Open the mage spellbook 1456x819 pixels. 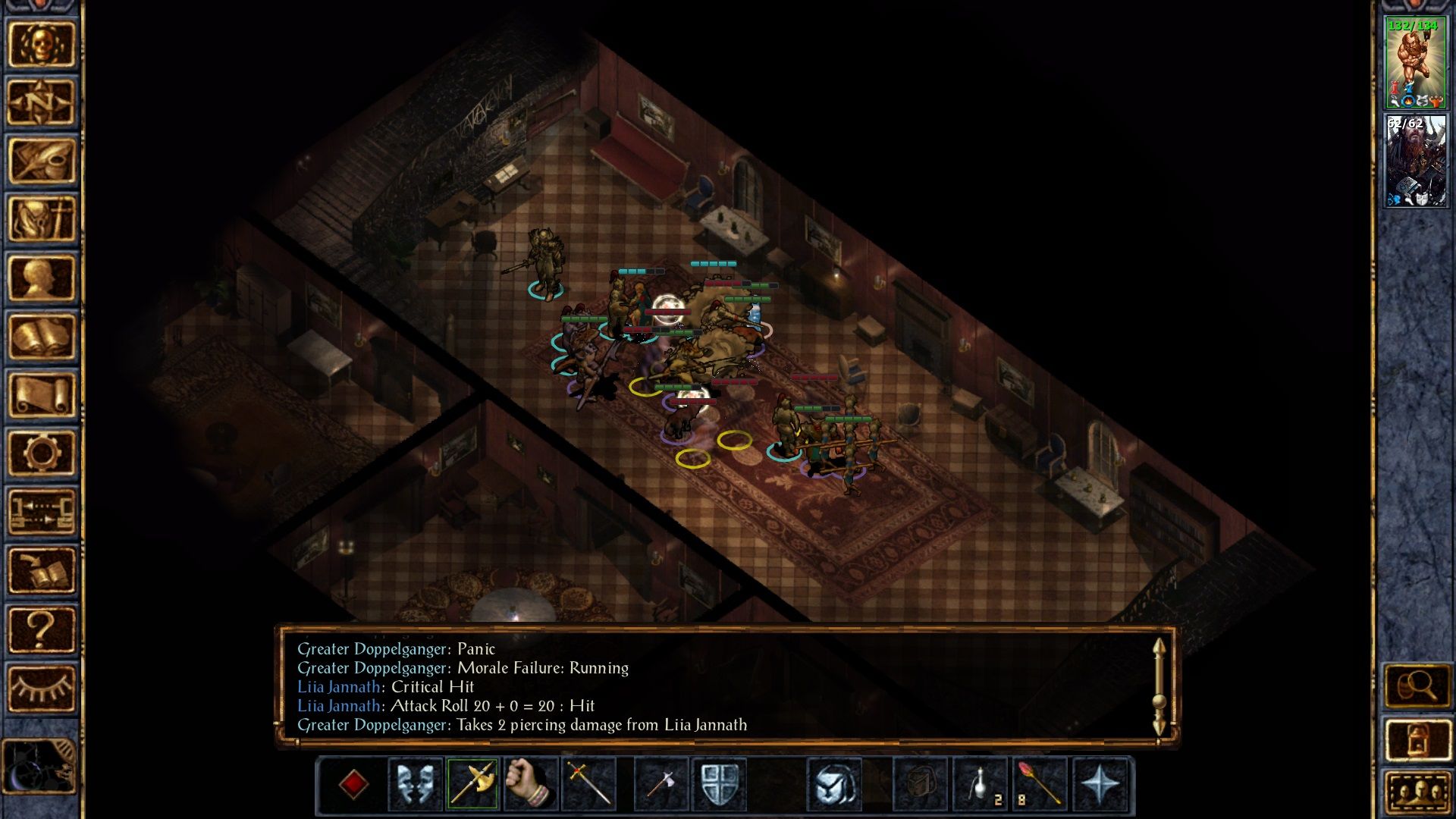coord(41,336)
